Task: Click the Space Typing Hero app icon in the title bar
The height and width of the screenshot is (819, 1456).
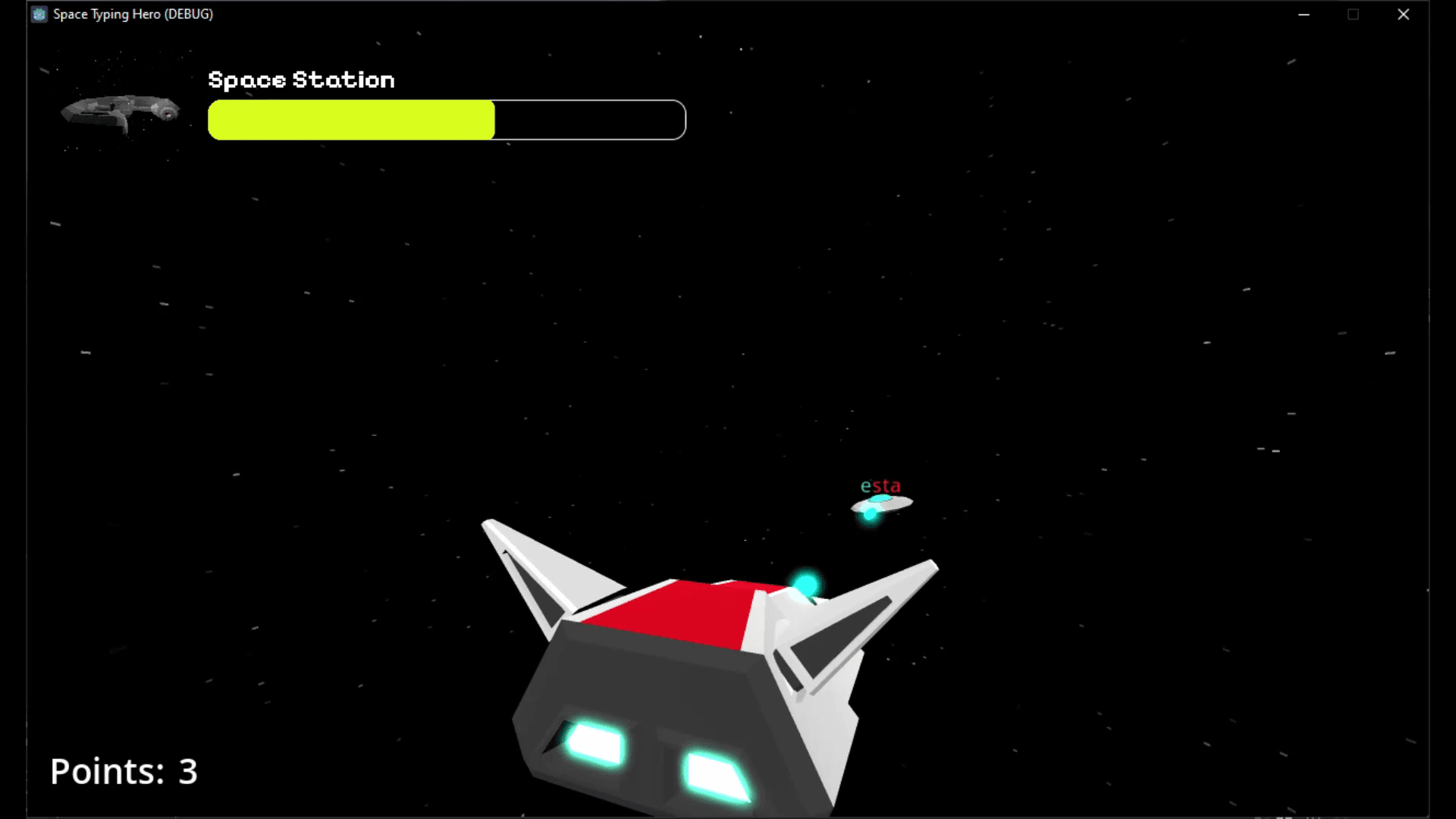Action: [39, 14]
